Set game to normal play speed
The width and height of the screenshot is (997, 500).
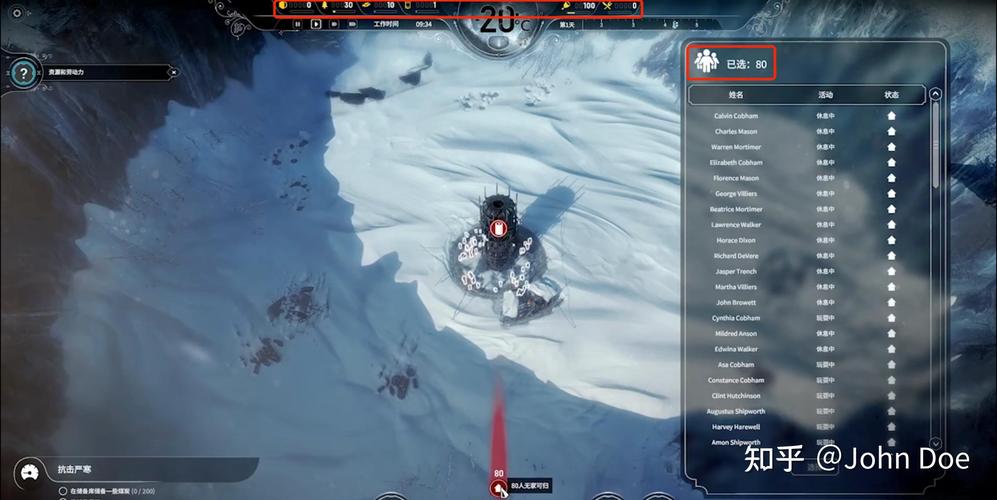point(316,24)
